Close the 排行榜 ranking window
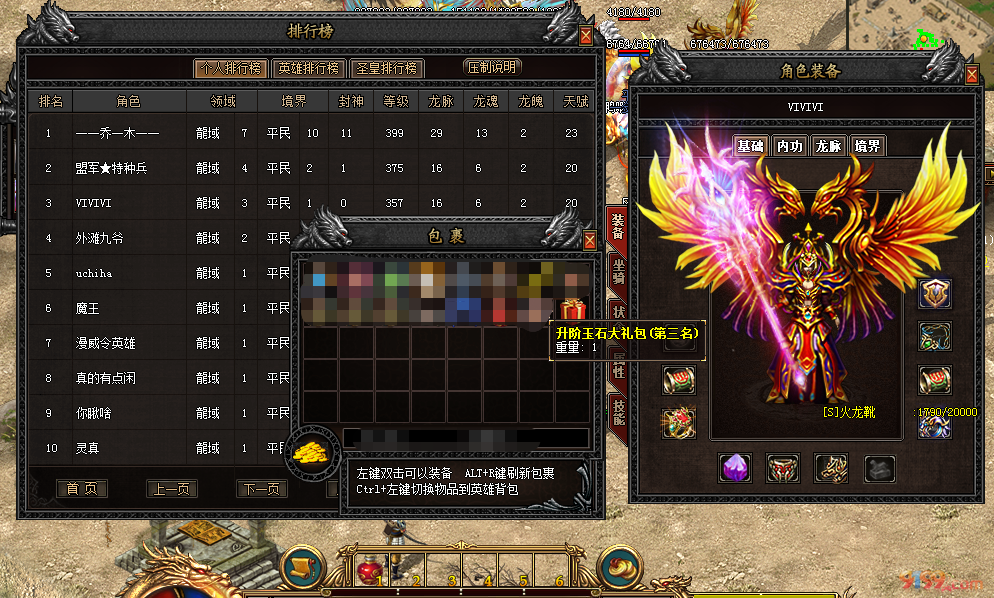Screen dimensions: 994x598 coord(586,36)
